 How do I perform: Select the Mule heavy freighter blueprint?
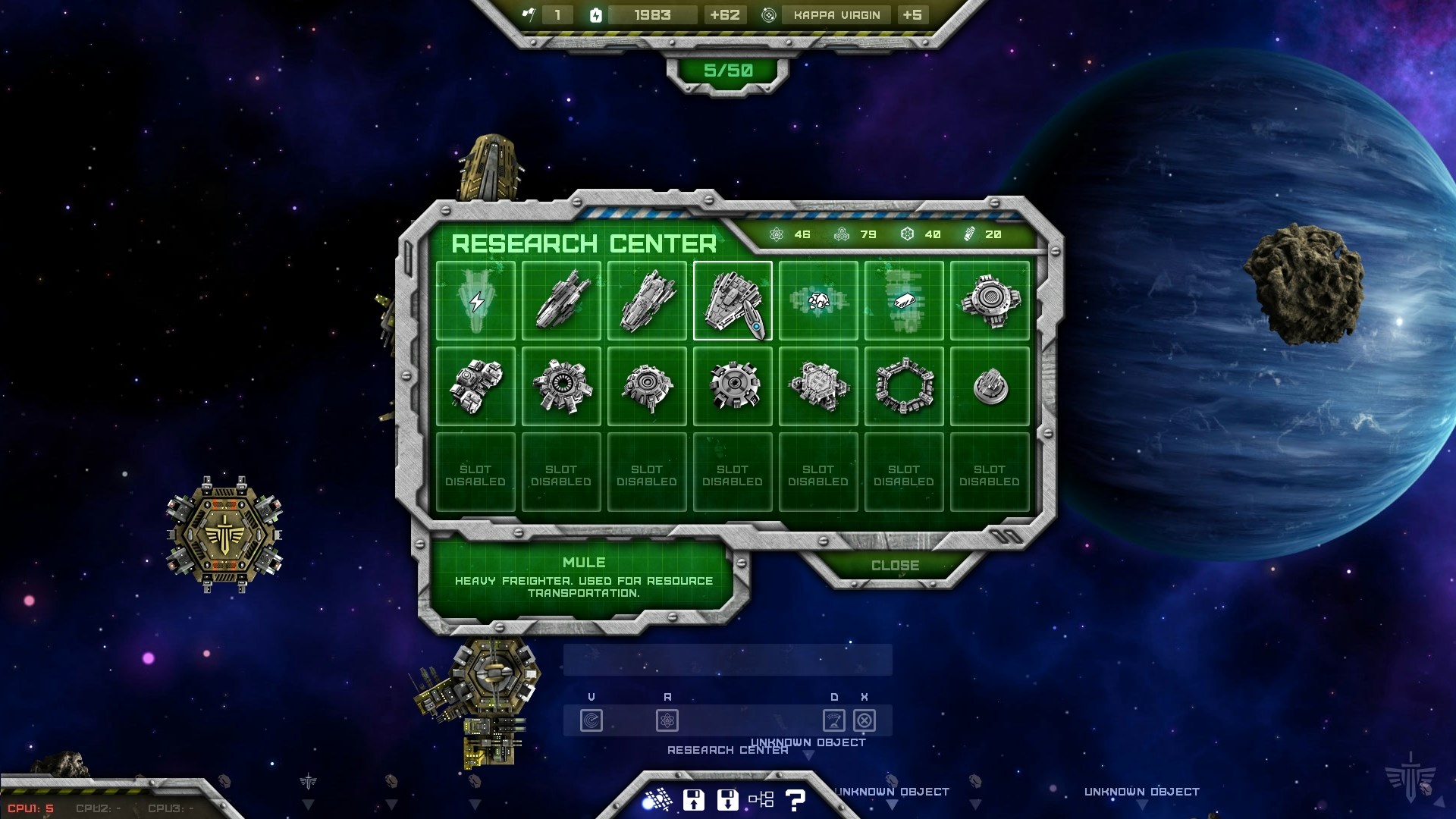[x=733, y=300]
